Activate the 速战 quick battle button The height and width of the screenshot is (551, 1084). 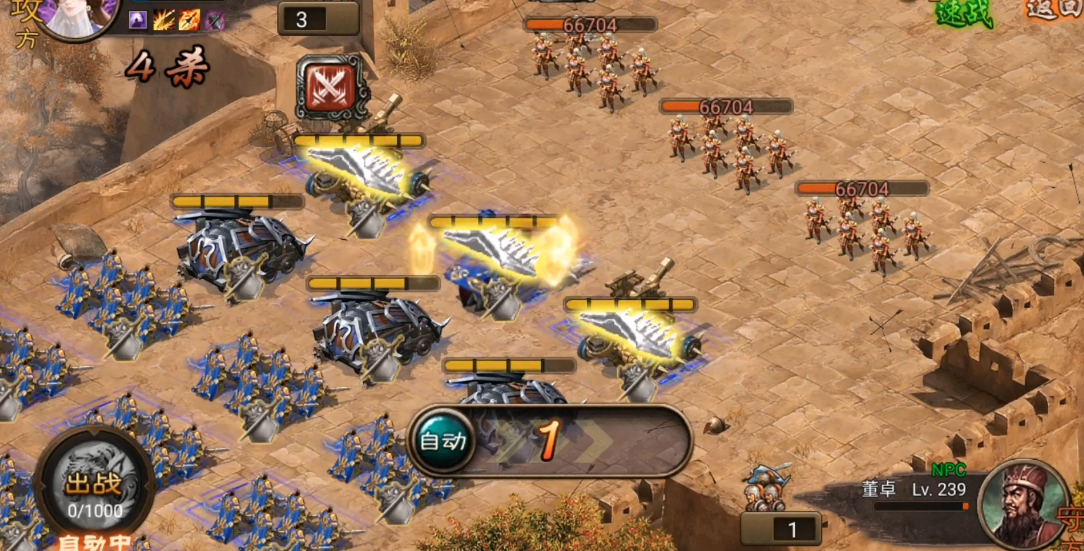962,12
